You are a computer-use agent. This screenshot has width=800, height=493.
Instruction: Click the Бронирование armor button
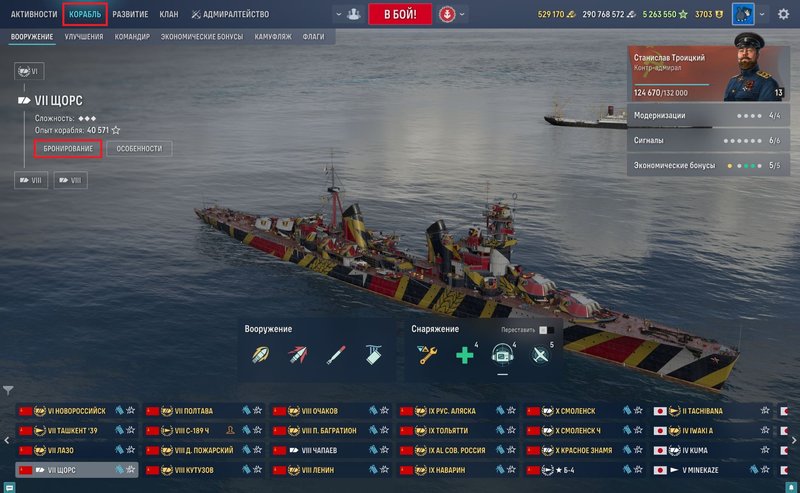pyautogui.click(x=68, y=148)
